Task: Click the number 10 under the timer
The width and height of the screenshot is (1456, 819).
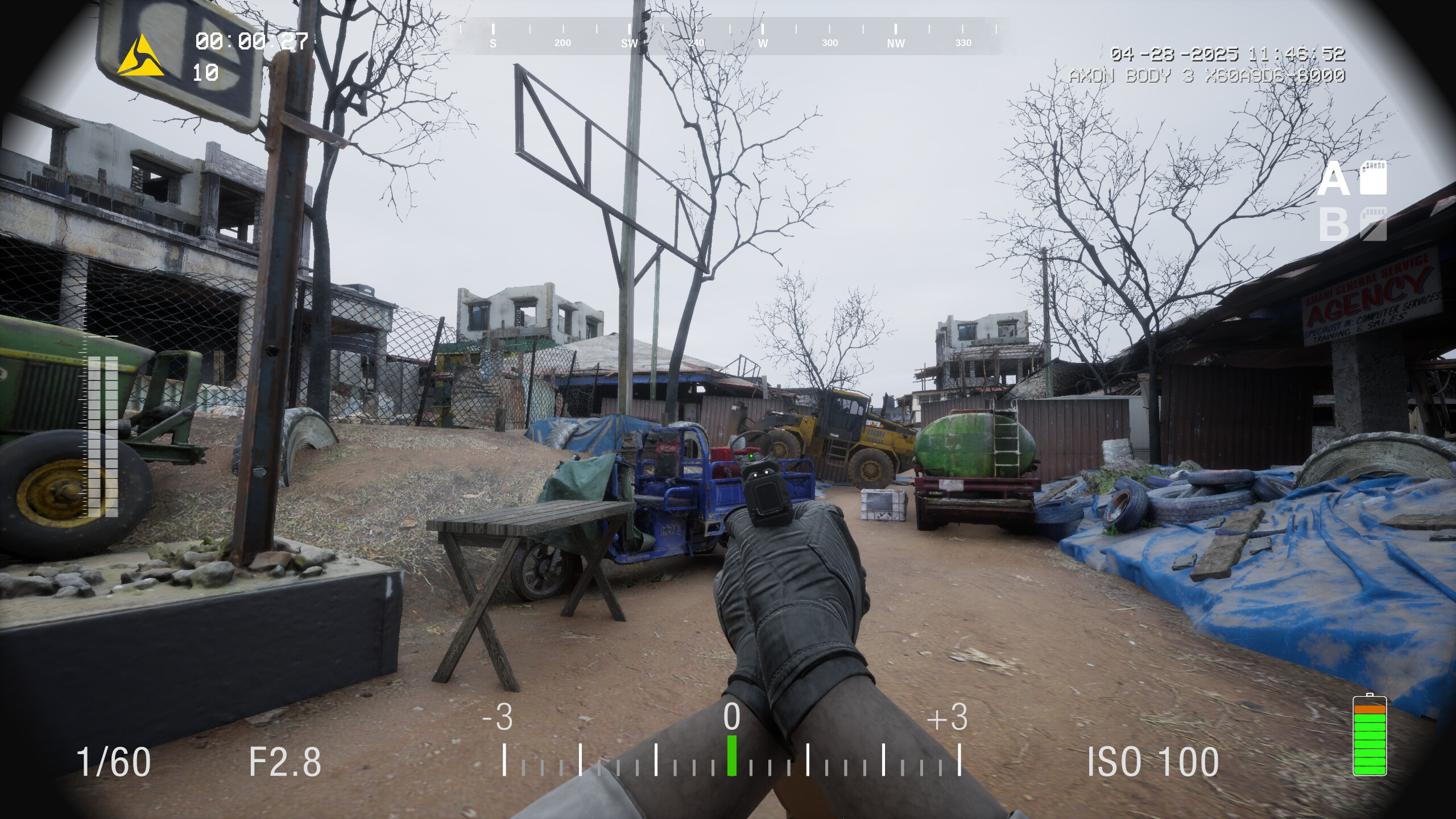Action: point(205,74)
